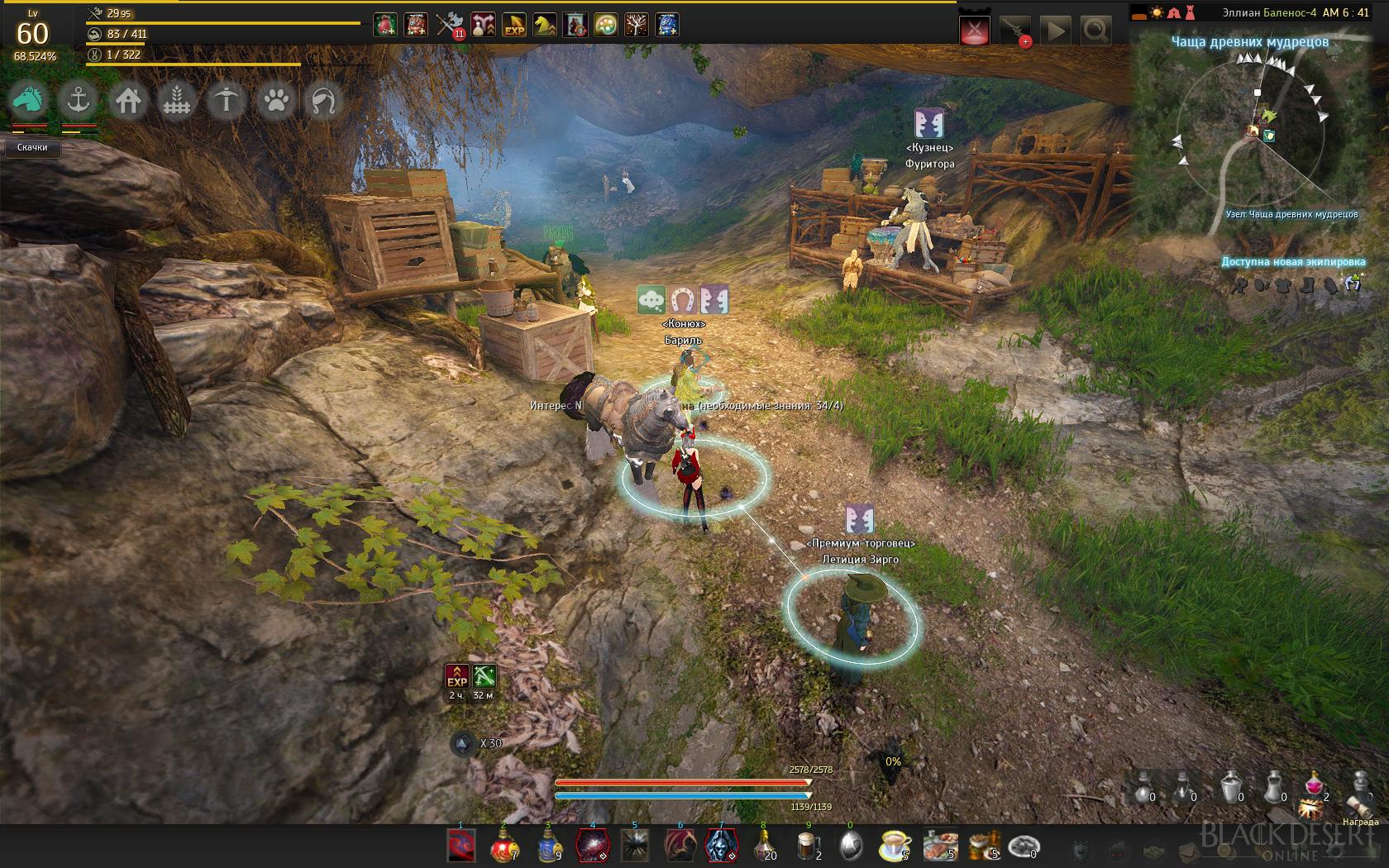Click the Скачки button
The height and width of the screenshot is (868, 1389).
click(x=32, y=147)
